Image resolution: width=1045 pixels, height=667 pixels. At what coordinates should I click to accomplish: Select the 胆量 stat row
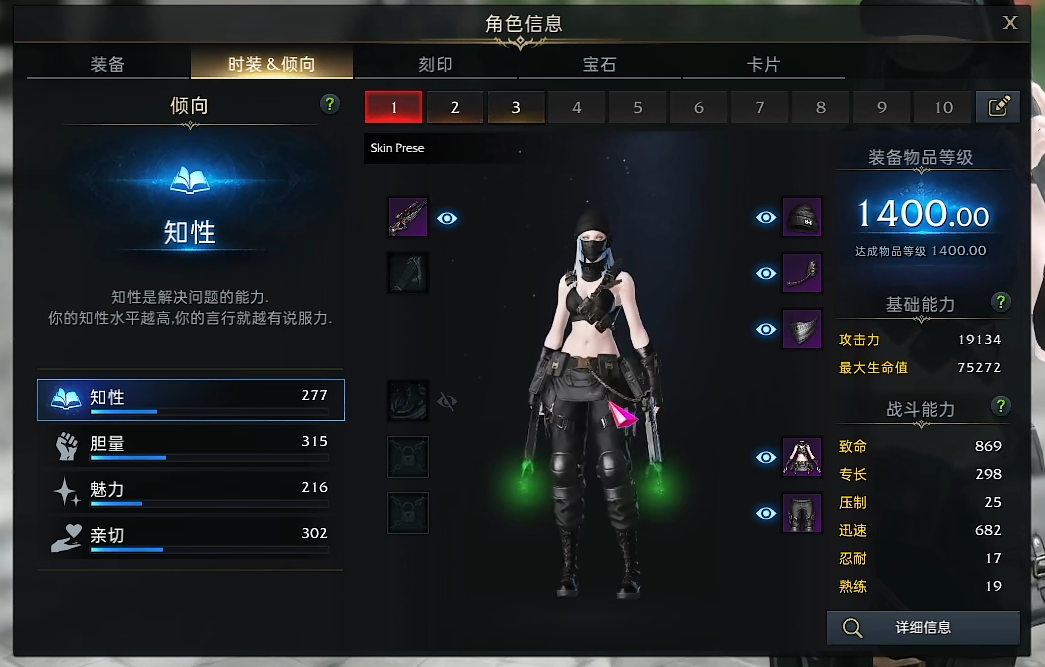[x=190, y=445]
